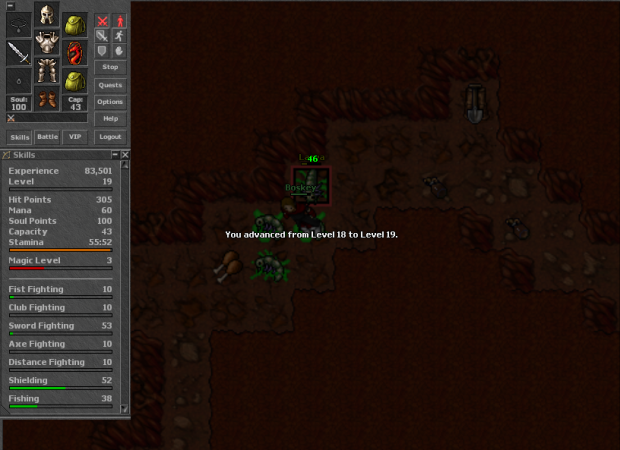Toggle secure mode hand icon
Screen dimensions: 620x450
tap(119, 50)
